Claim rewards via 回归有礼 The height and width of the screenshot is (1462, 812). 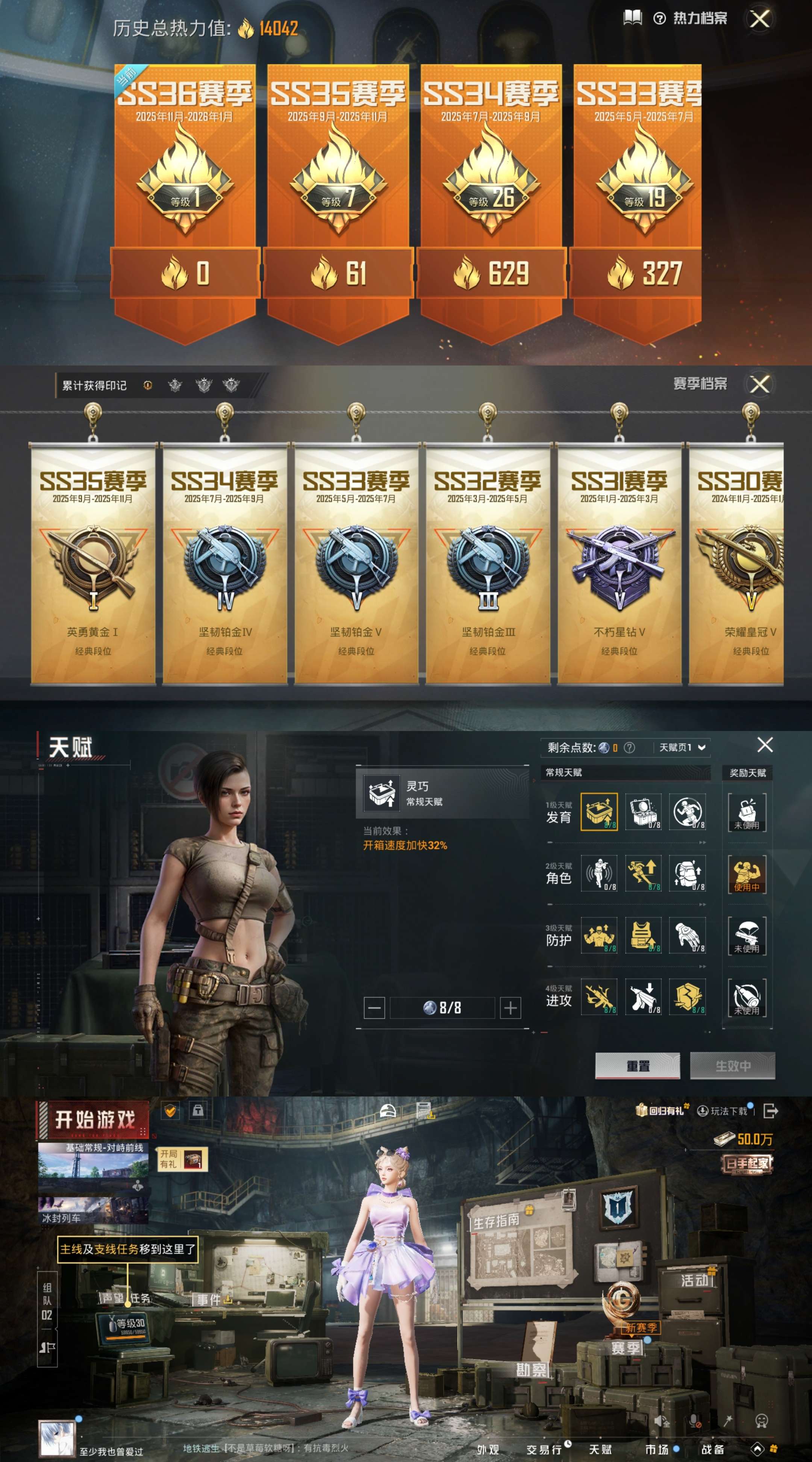click(661, 1111)
